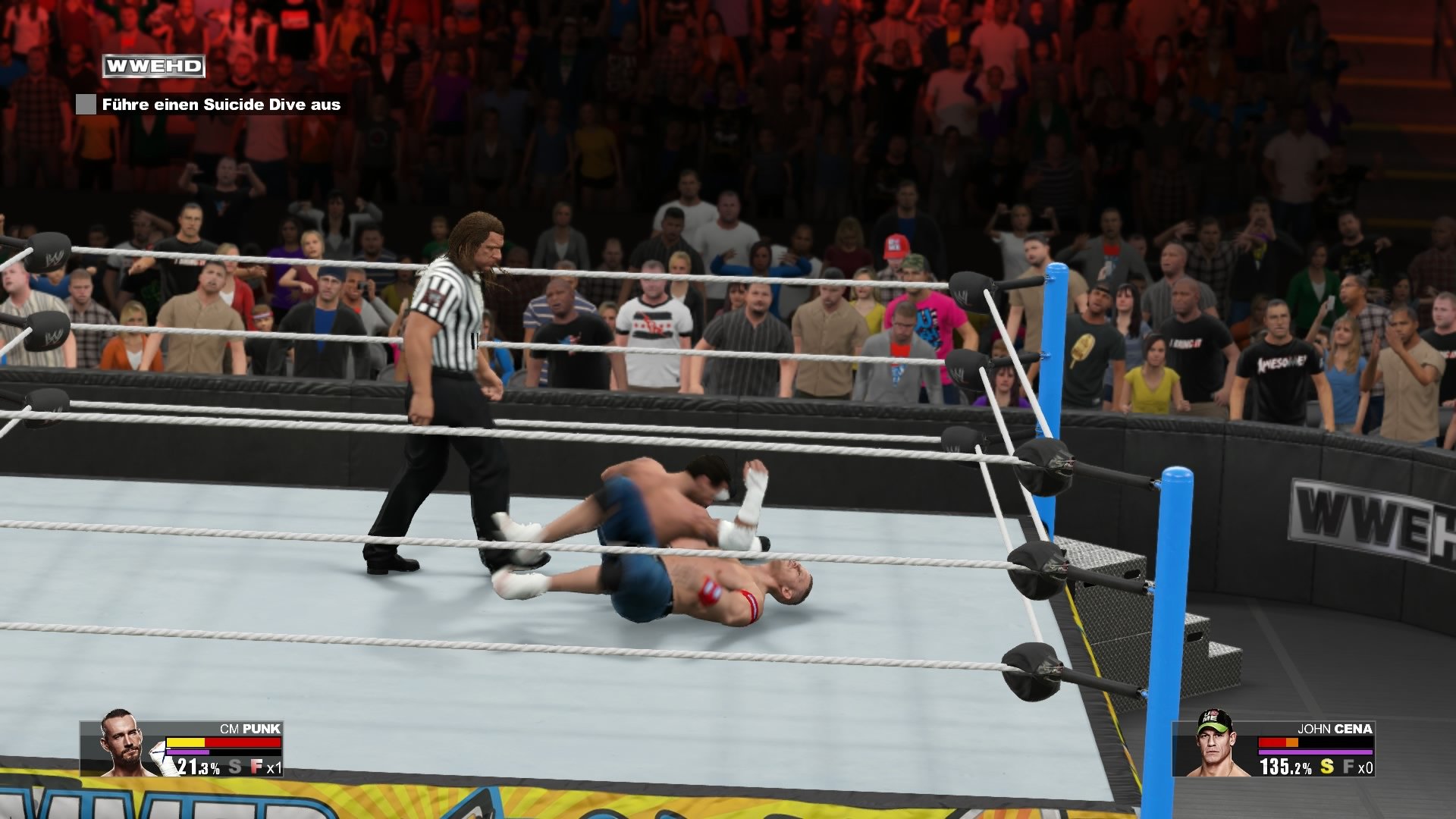Click the gray button prompt beside the objective text
Image resolution: width=1456 pixels, height=819 pixels.
pyautogui.click(x=86, y=105)
